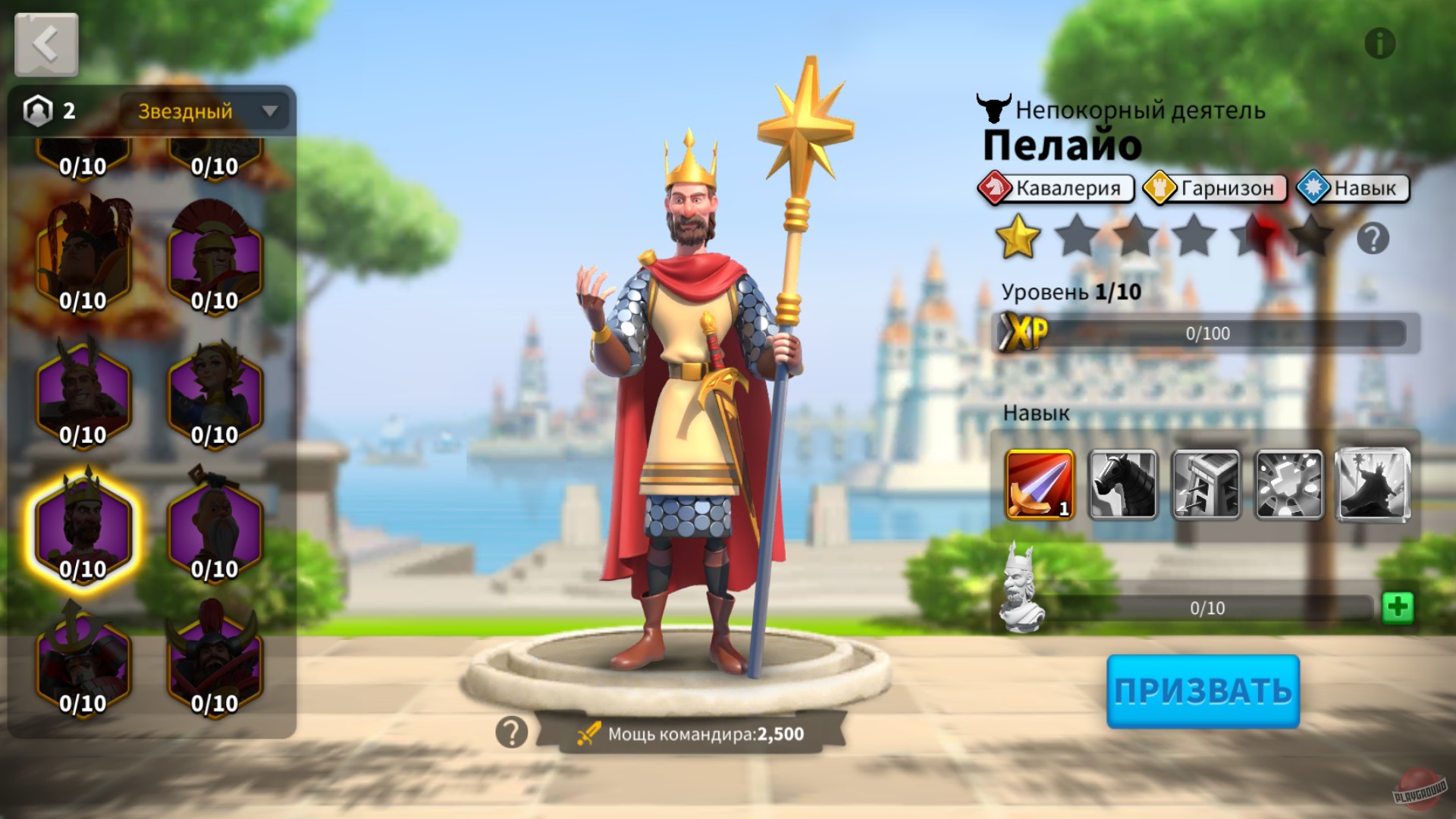Open the Кавалерия specialty tag
This screenshot has height=819, width=1456.
click(x=1056, y=189)
